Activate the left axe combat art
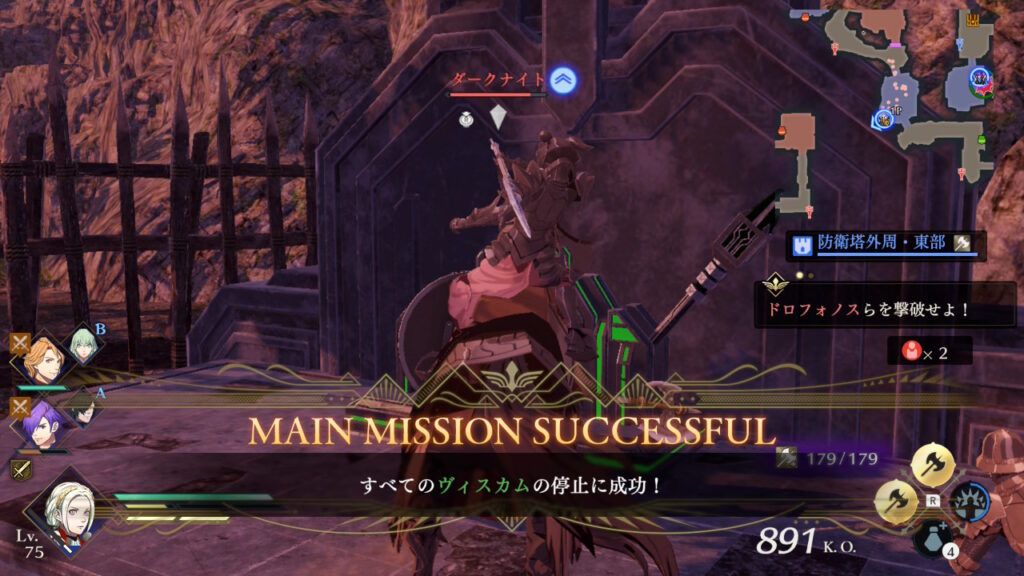Image resolution: width=1024 pixels, height=576 pixels. click(895, 500)
